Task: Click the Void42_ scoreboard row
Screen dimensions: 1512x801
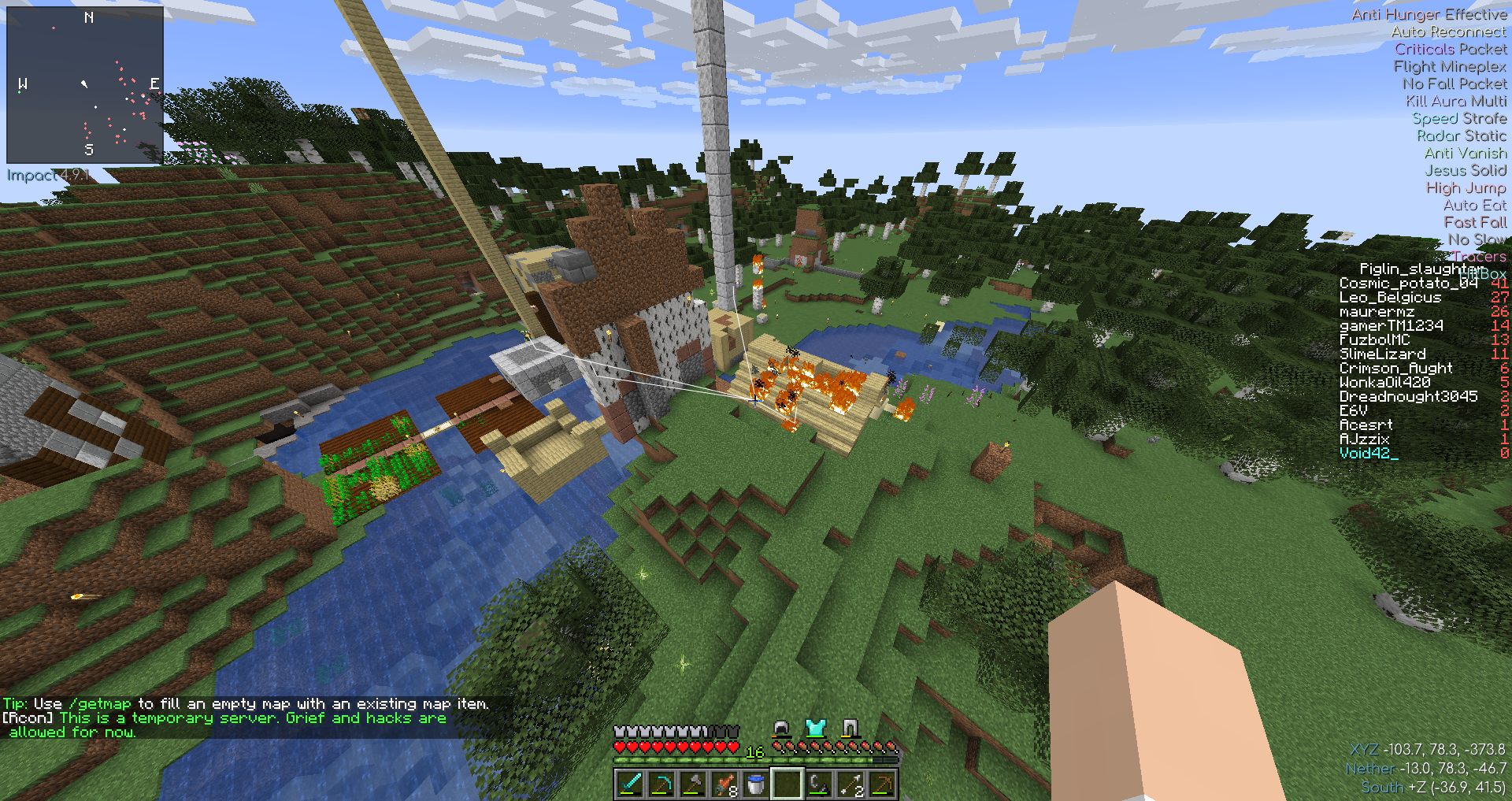Action: (x=1369, y=454)
